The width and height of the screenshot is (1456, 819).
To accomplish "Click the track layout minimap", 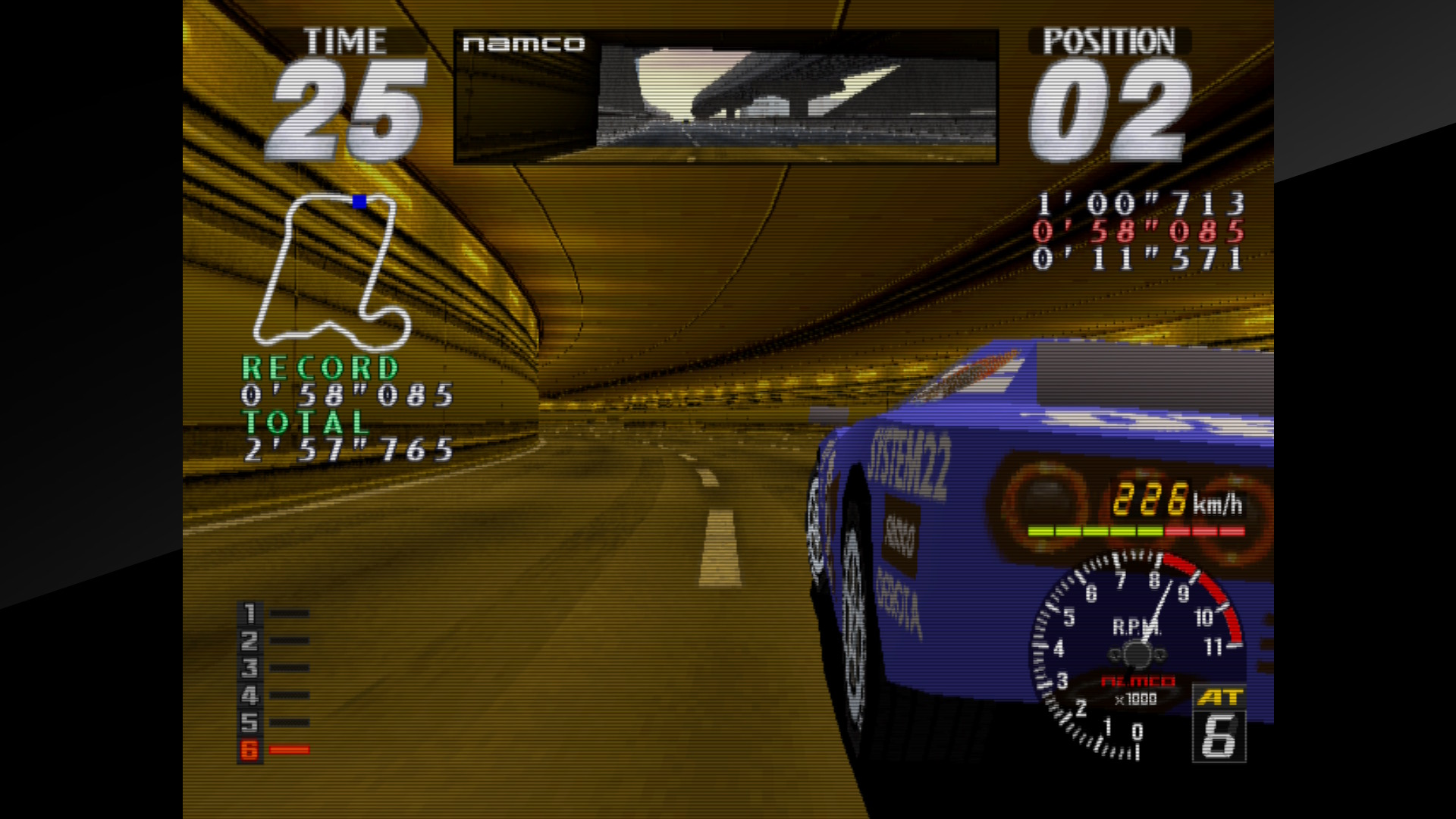I will [331, 269].
